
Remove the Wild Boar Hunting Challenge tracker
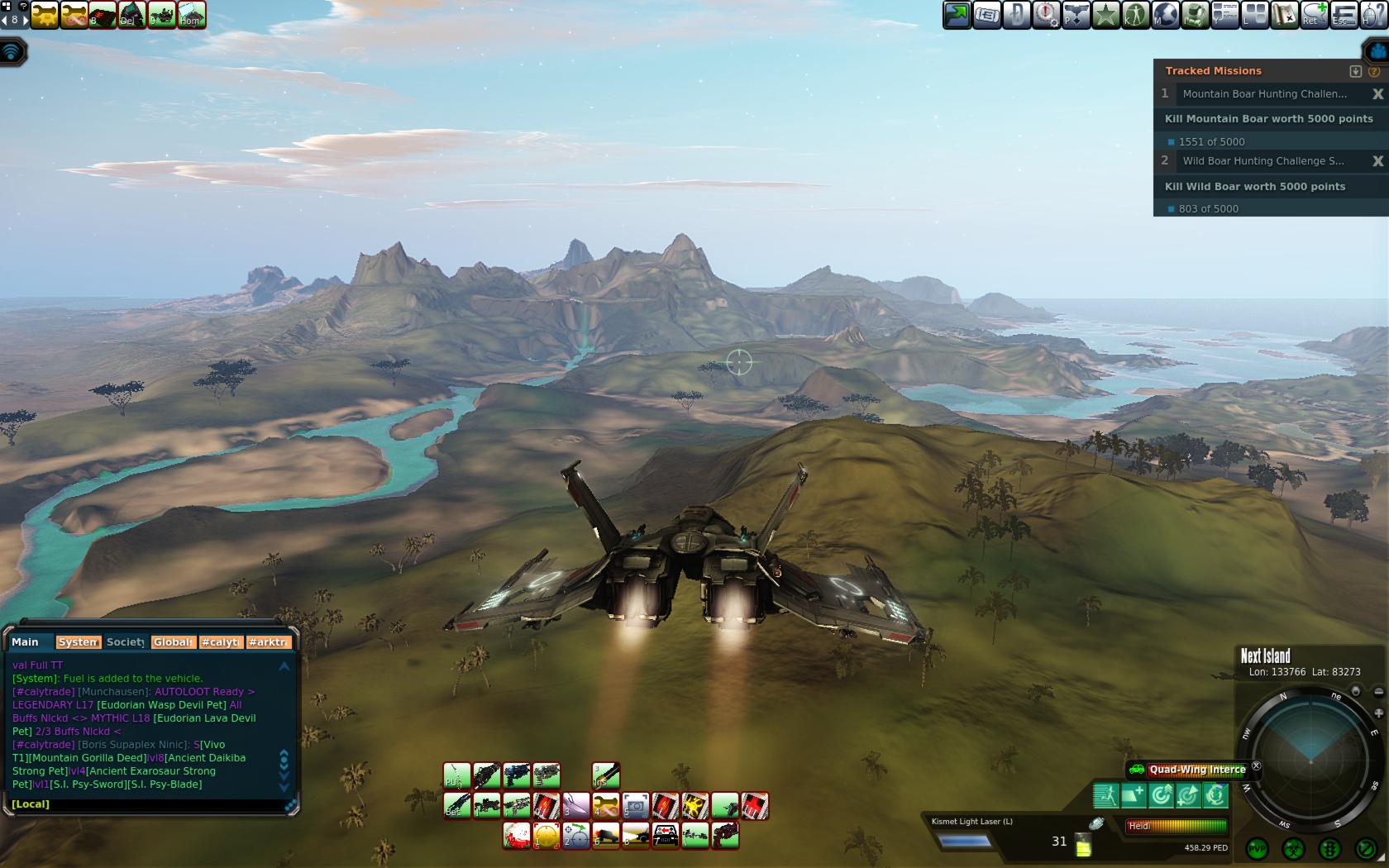click(1377, 161)
